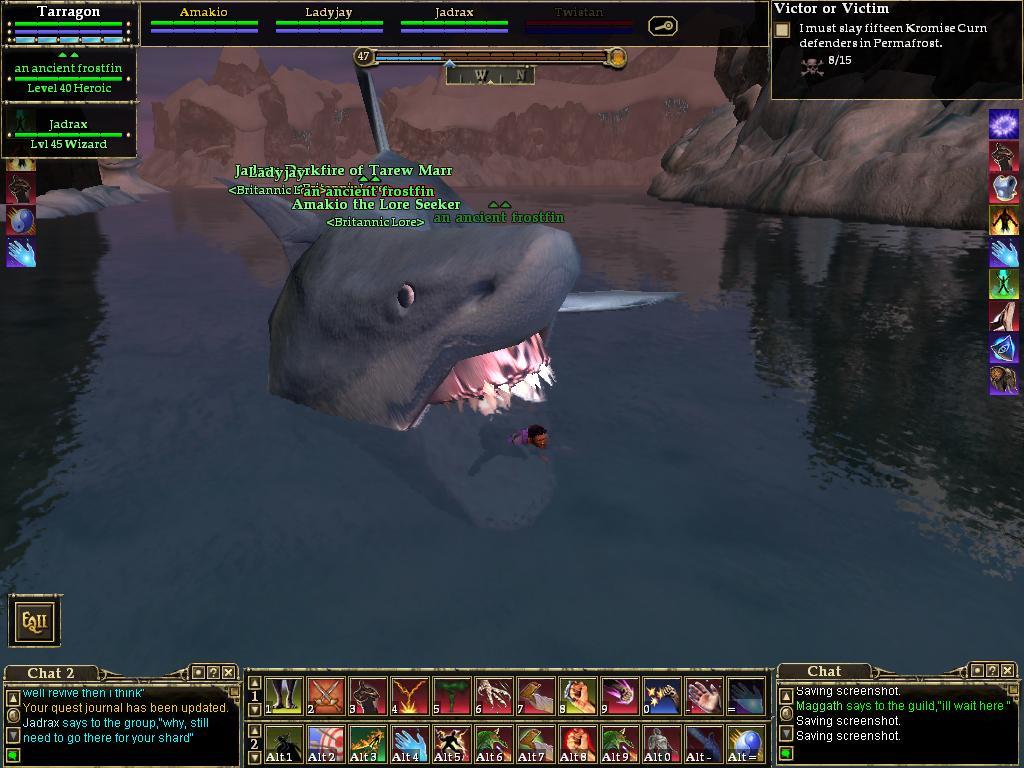Screen dimensions: 1024x768
Task: Select the an ancient frostfin target frame
Action: (68, 75)
